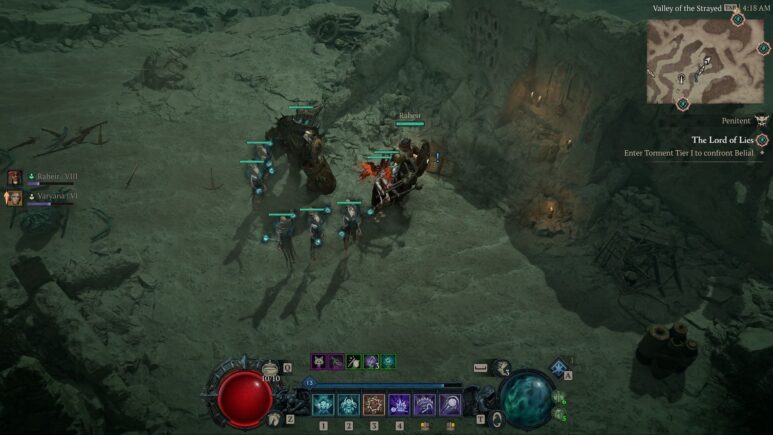Activate the skull skill in slot 1
The image size is (773, 435).
[x=323, y=404]
